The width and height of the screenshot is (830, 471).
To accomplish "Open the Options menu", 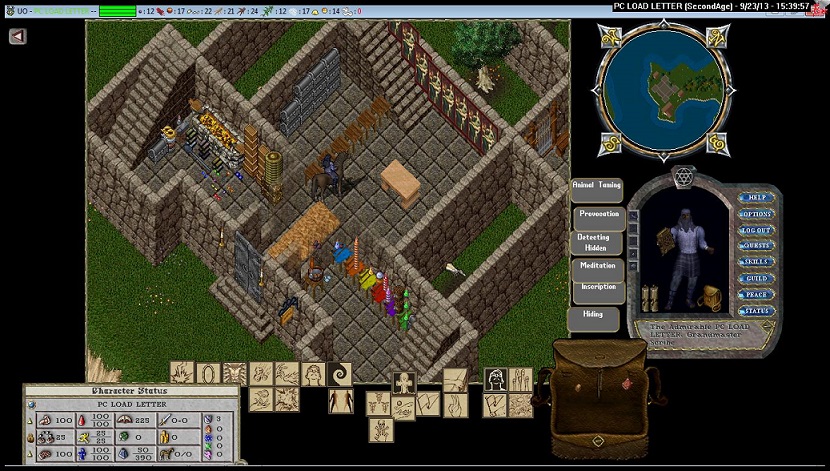I will [756, 214].
